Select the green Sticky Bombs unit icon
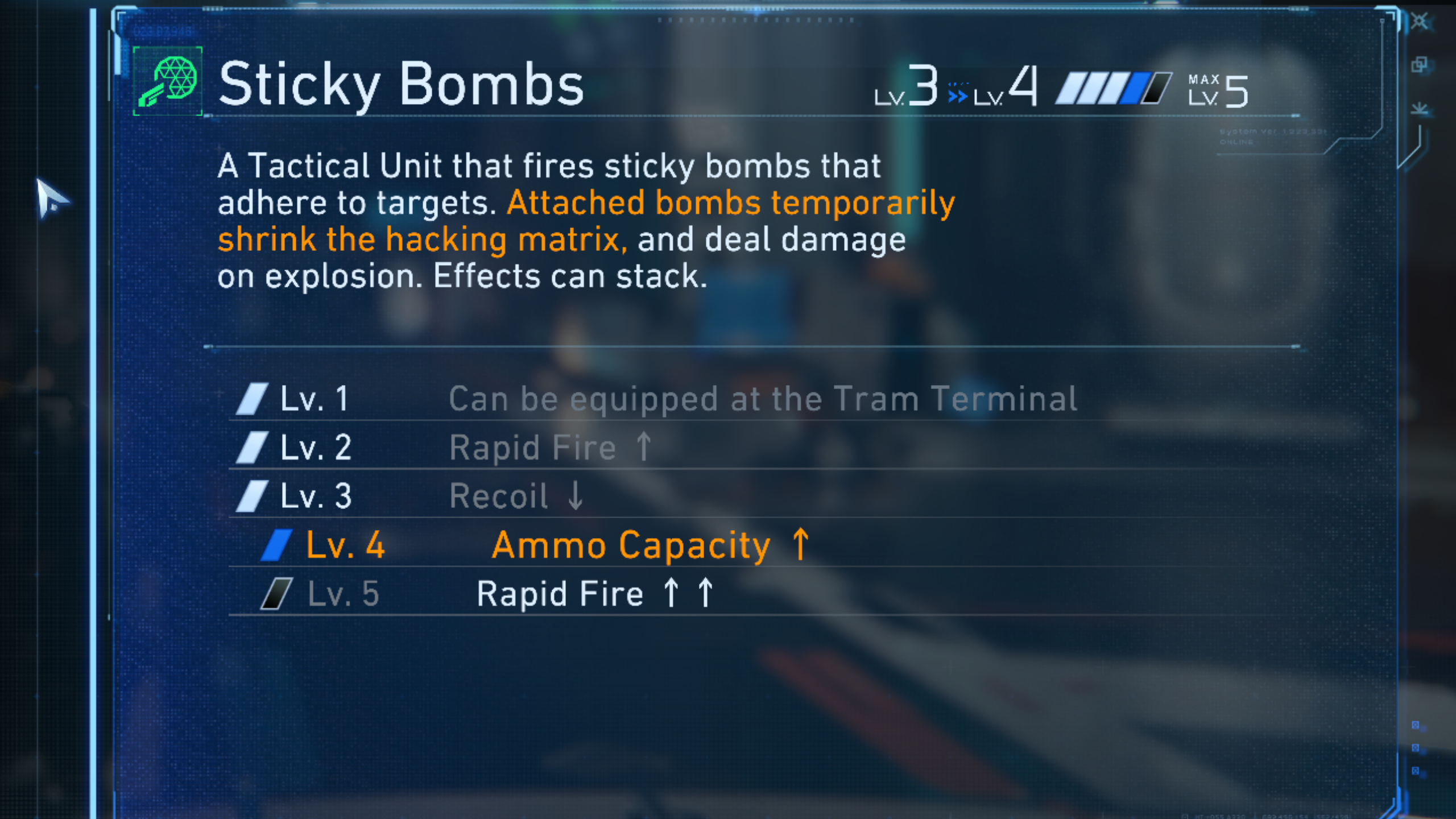 click(167, 84)
